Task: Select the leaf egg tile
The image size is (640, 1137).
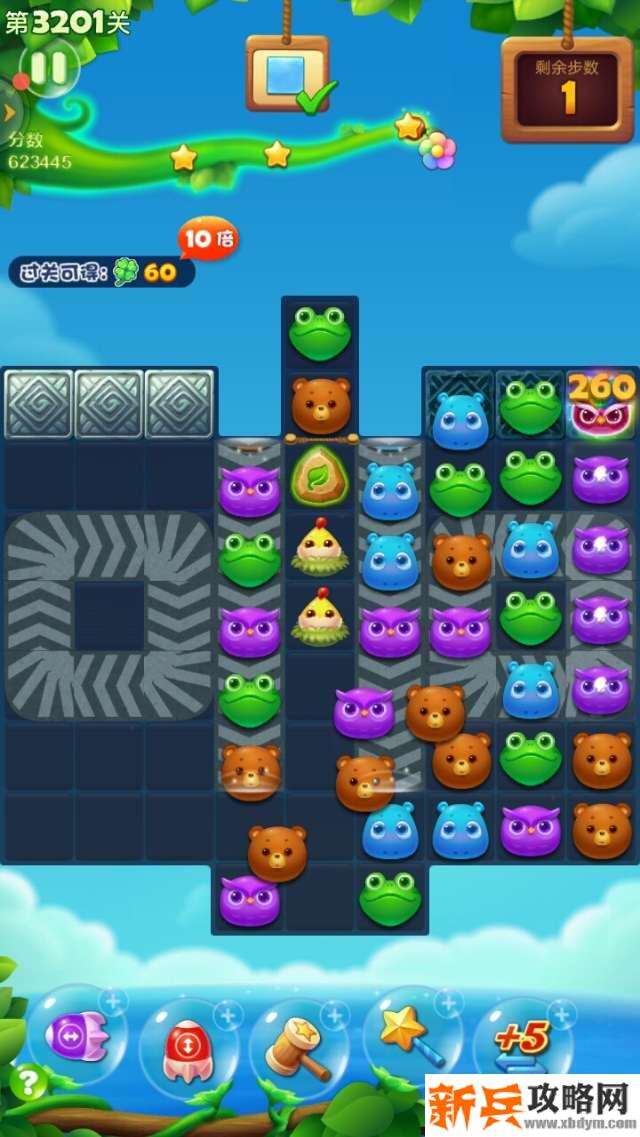Action: [320, 476]
